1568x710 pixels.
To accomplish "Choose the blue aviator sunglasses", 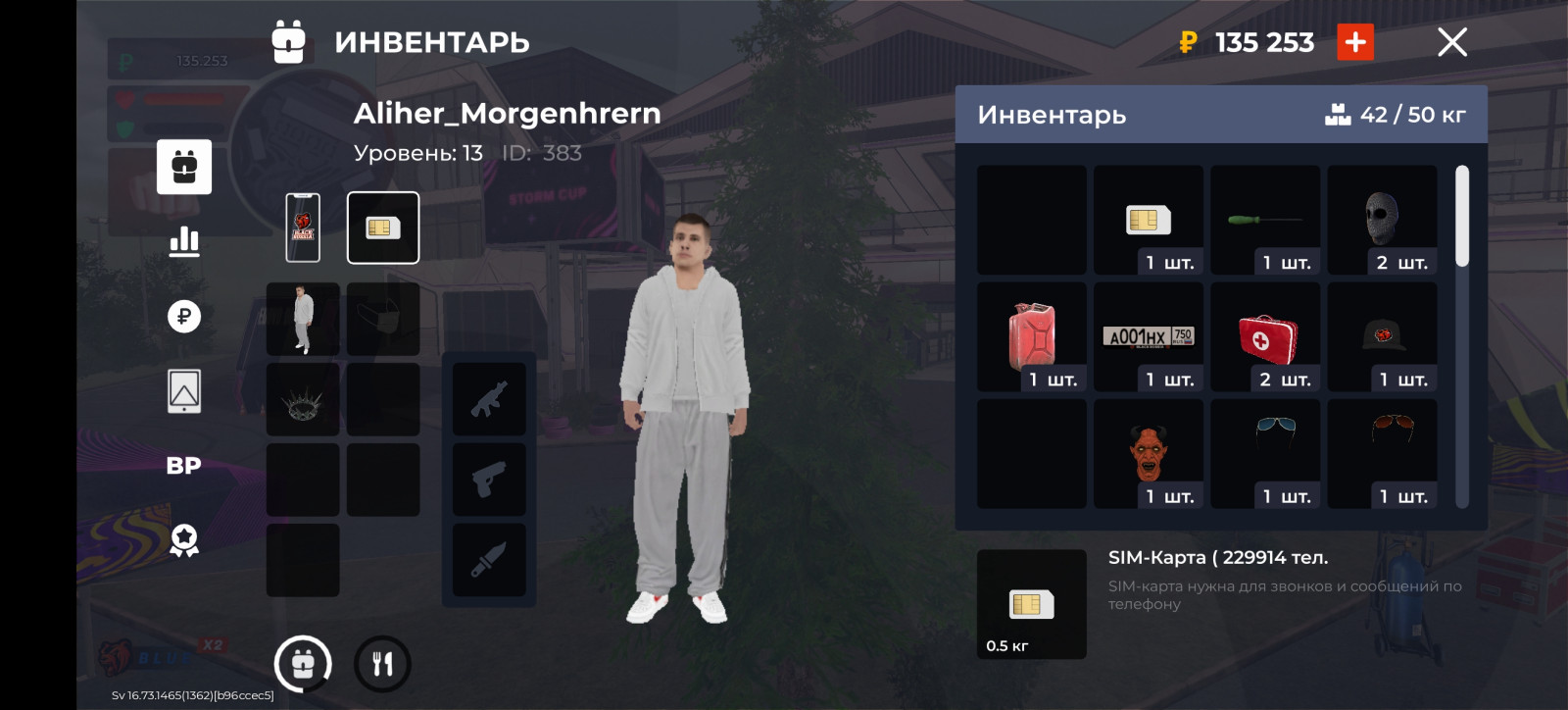I will (1265, 453).
